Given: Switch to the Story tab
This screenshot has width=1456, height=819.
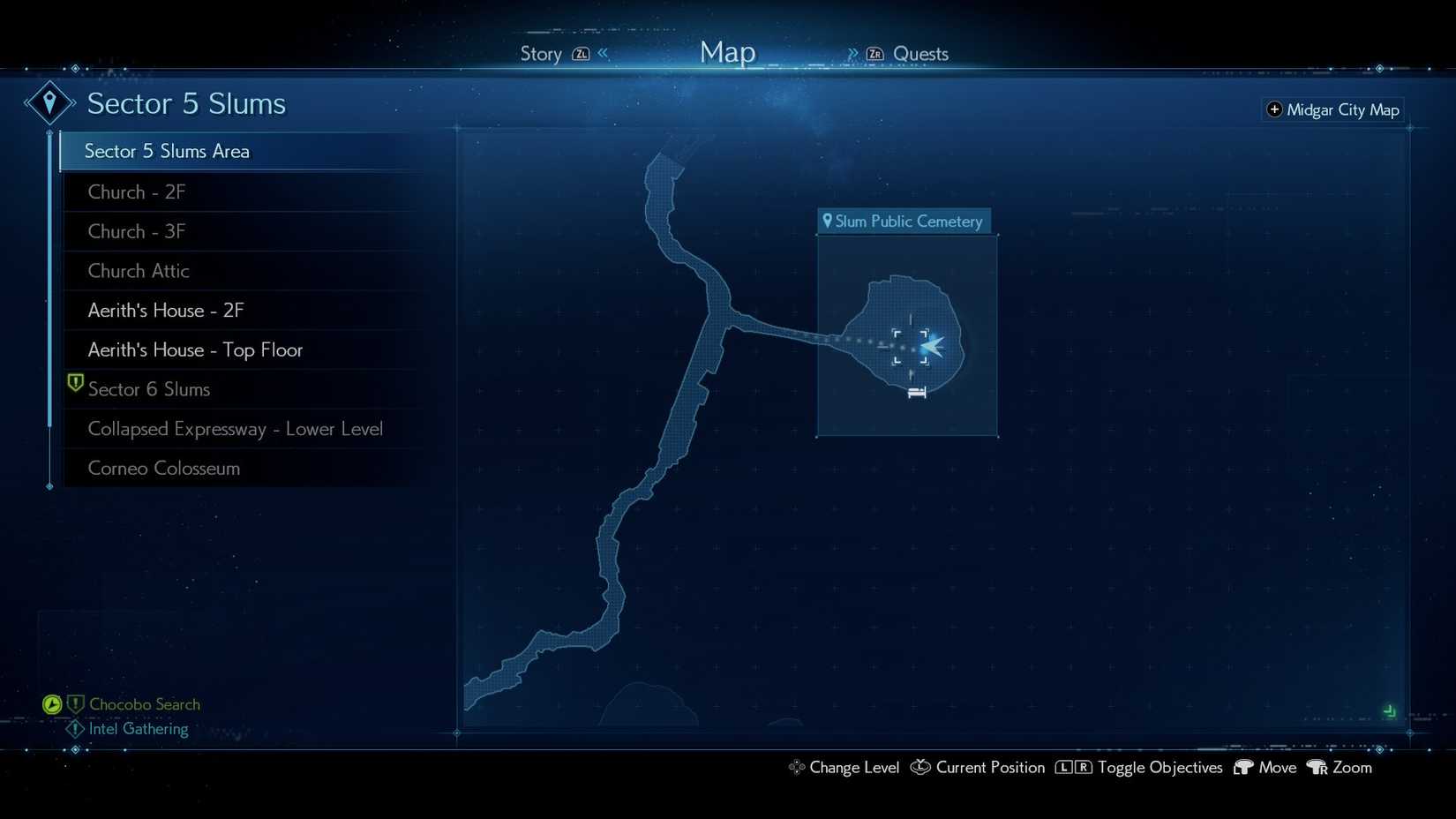Looking at the screenshot, I should (540, 54).
